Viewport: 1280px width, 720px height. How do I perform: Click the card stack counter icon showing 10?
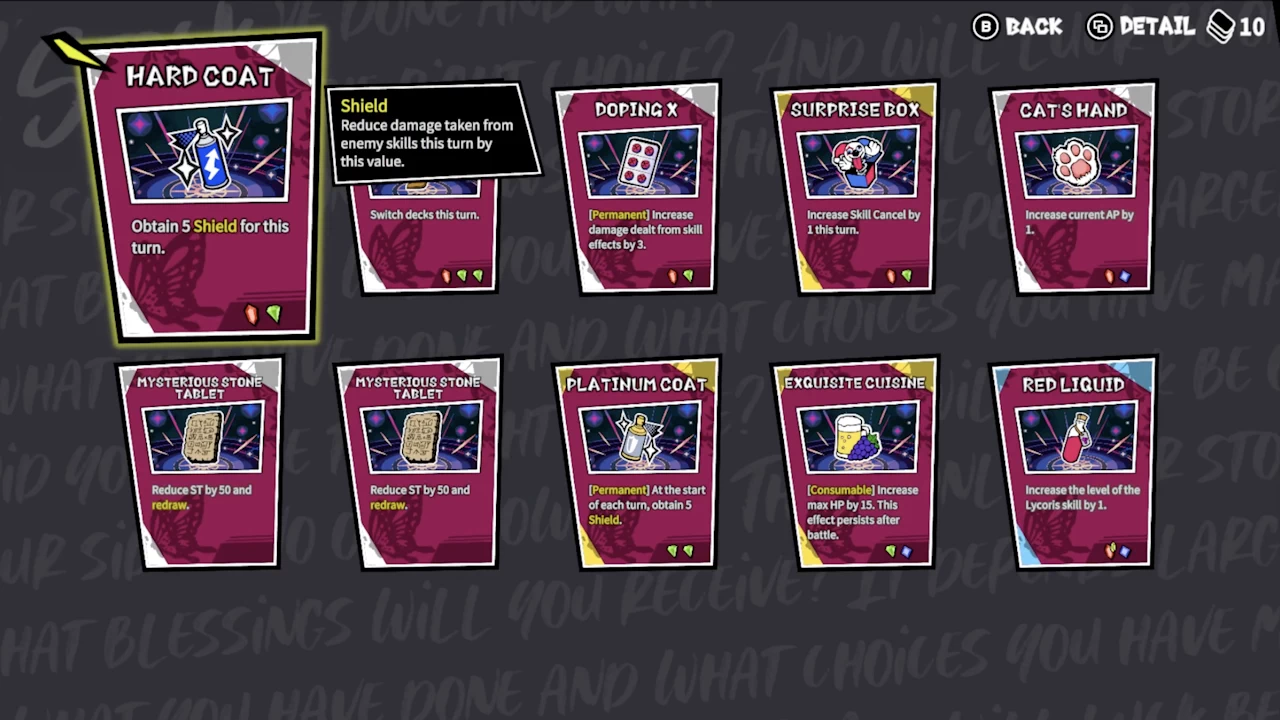(1222, 27)
